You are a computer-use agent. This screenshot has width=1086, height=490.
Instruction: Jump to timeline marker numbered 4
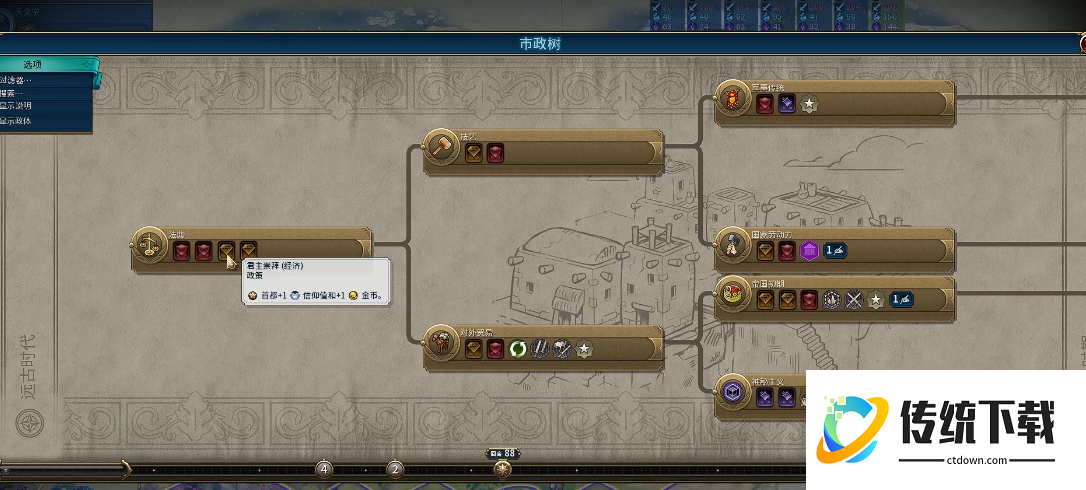pos(323,468)
